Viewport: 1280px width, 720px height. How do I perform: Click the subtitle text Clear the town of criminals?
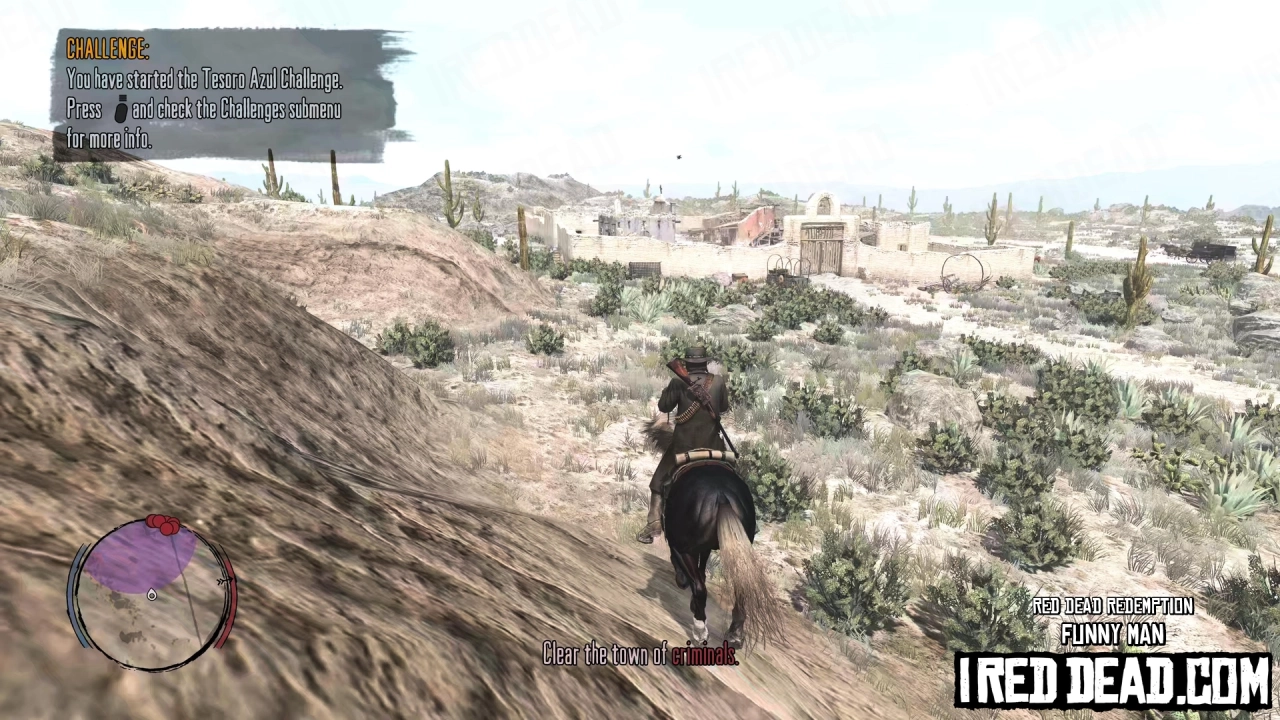click(640, 655)
